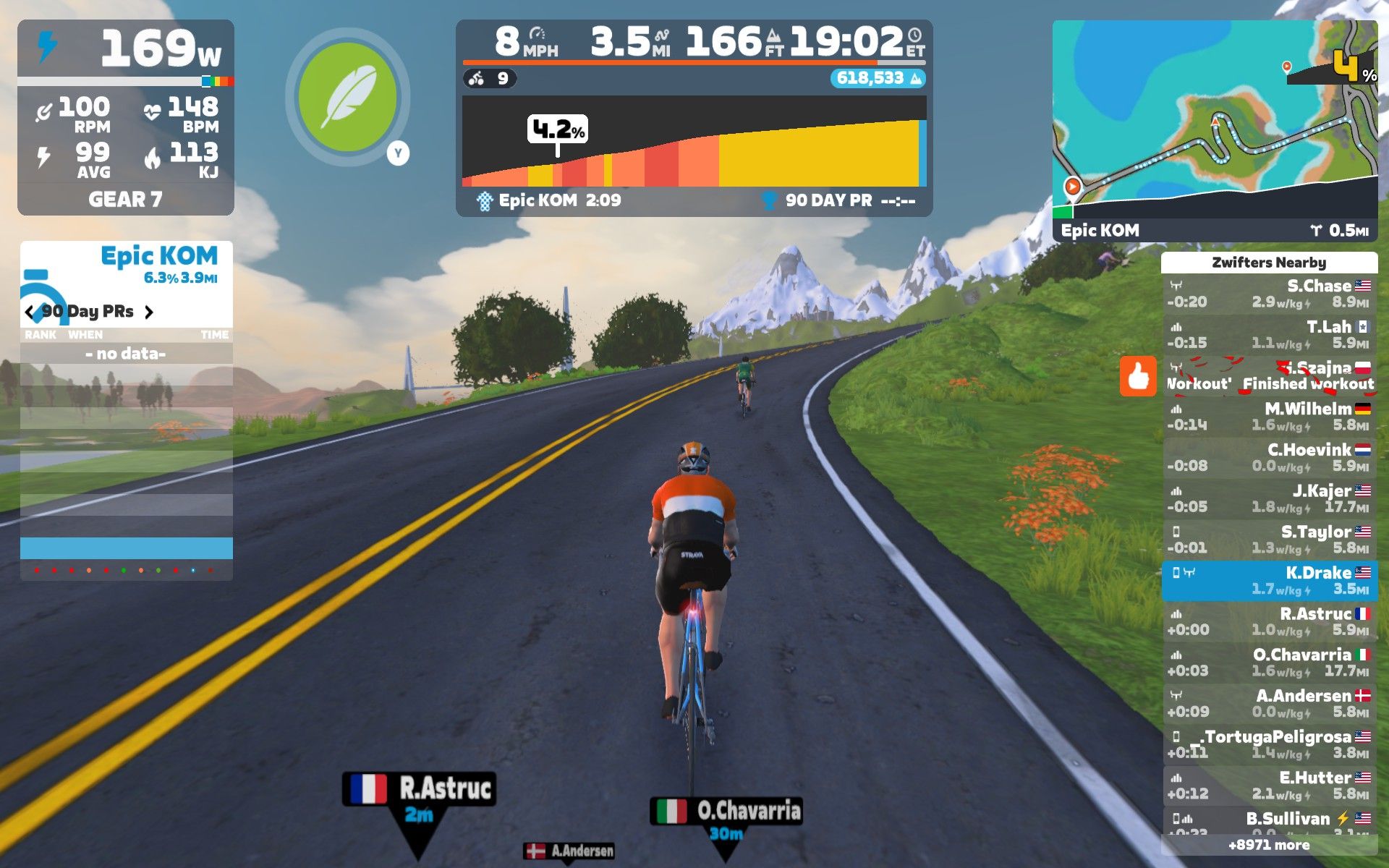1389x868 pixels.
Task: Show next leaderboard with the right arrow
Action: [x=149, y=312]
